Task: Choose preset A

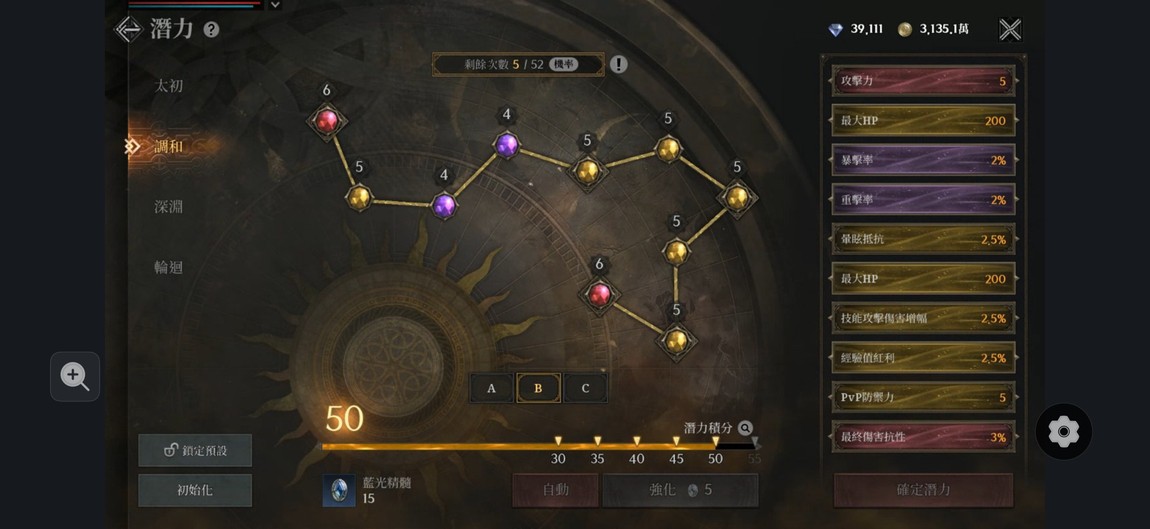Action: coord(491,388)
